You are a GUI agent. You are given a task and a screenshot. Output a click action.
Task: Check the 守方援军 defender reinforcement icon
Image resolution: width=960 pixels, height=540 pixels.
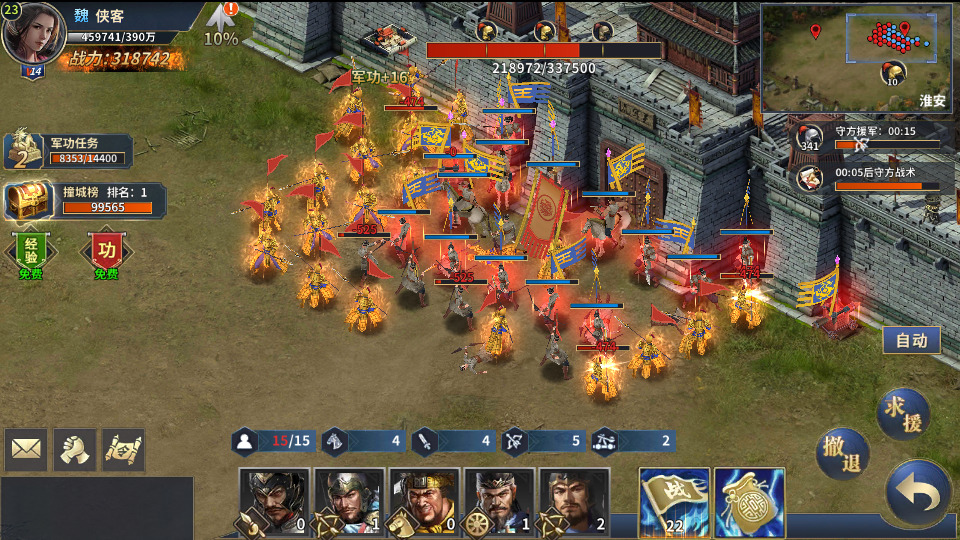[x=811, y=138]
